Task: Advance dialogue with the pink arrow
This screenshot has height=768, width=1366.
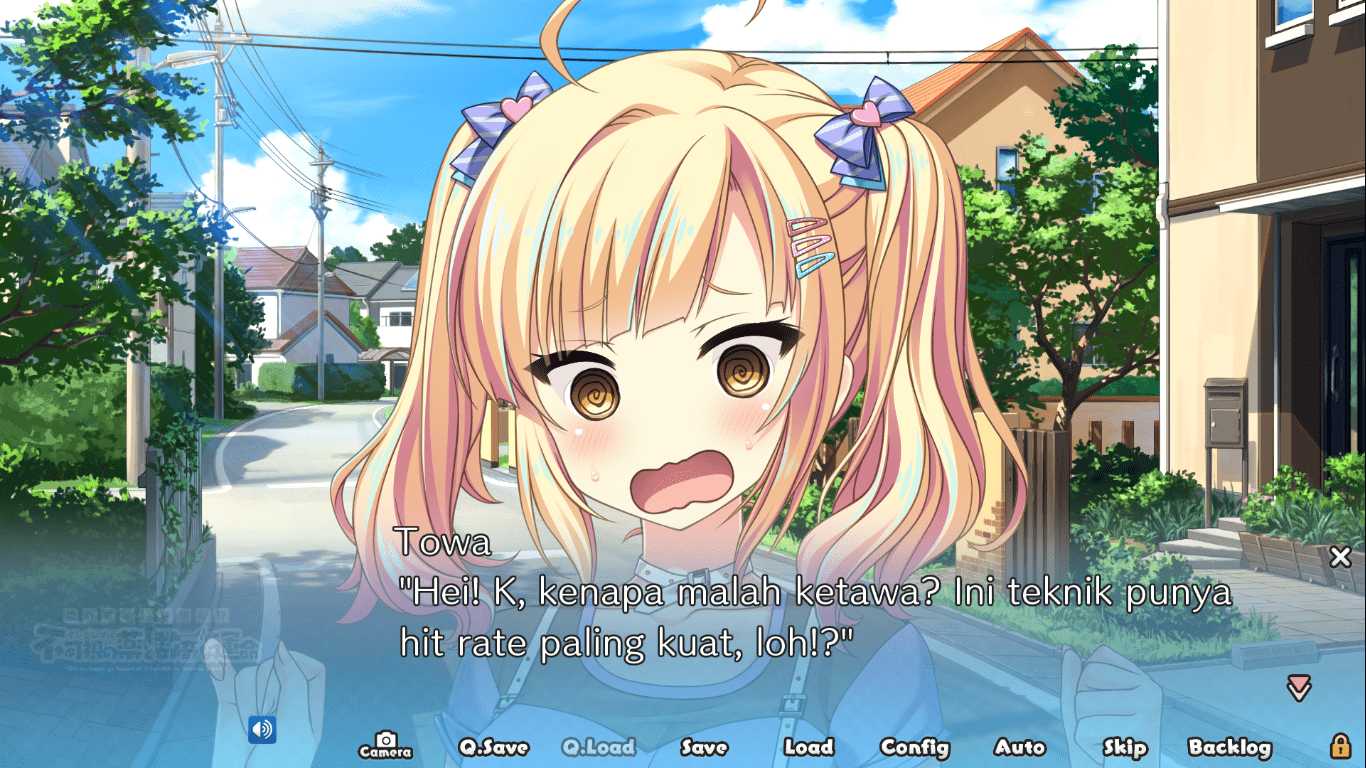Action: pos(1299,687)
